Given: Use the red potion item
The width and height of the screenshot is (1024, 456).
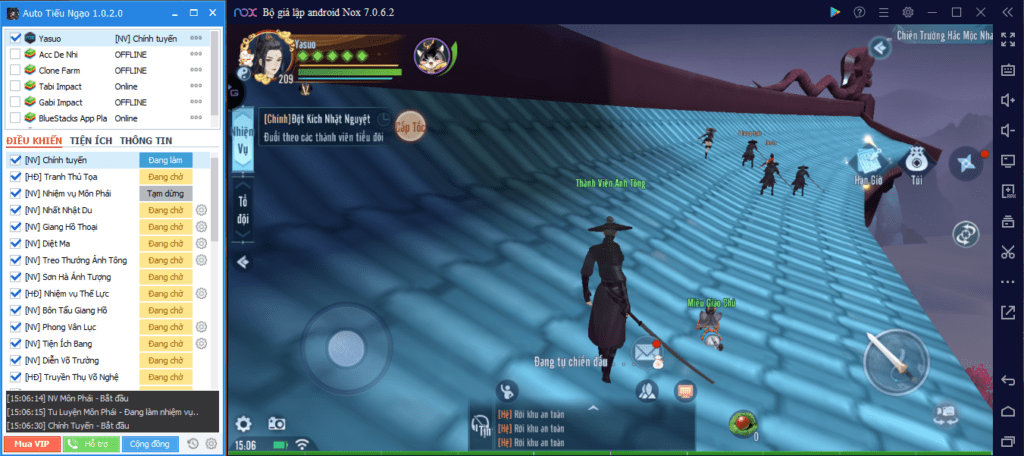Looking at the screenshot, I should point(742,423).
